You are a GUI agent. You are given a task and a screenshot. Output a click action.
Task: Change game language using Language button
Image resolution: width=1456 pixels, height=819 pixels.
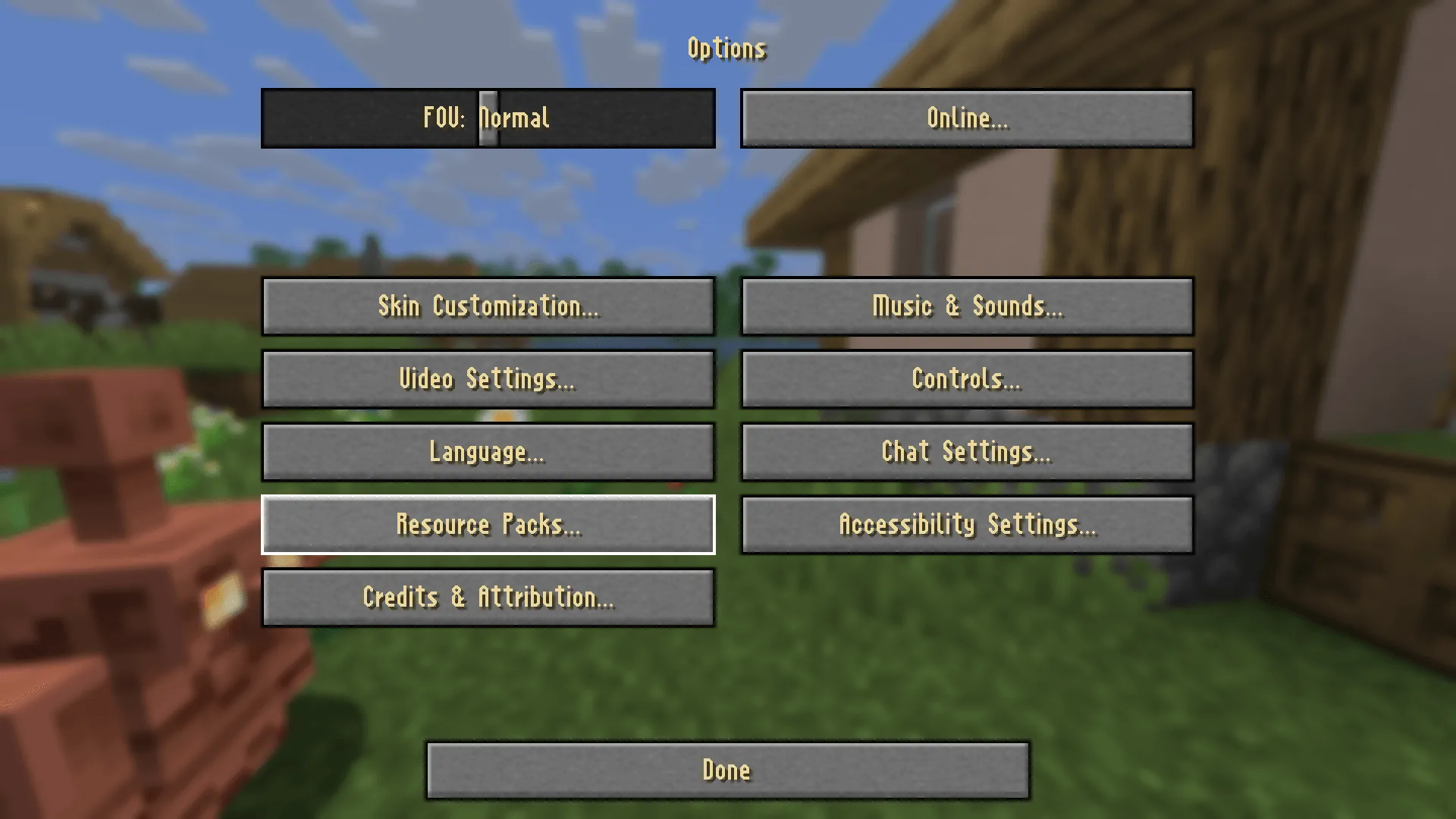click(488, 451)
